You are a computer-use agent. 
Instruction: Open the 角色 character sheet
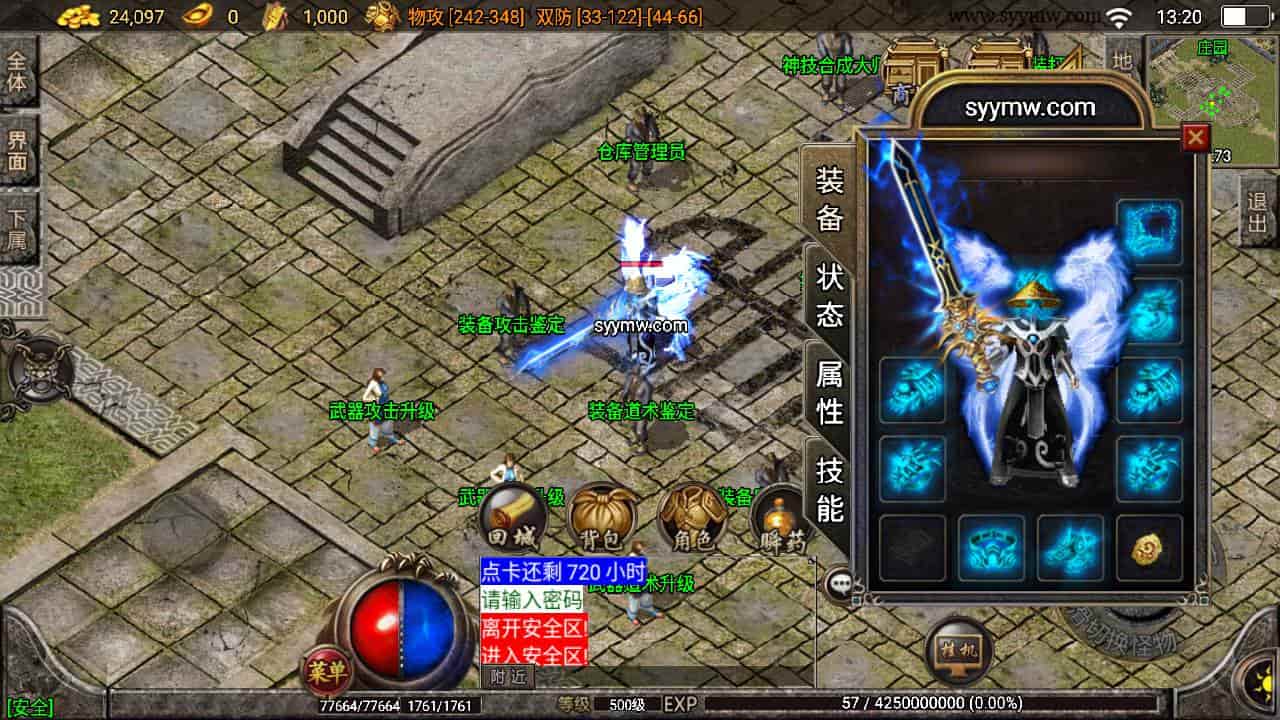point(692,518)
